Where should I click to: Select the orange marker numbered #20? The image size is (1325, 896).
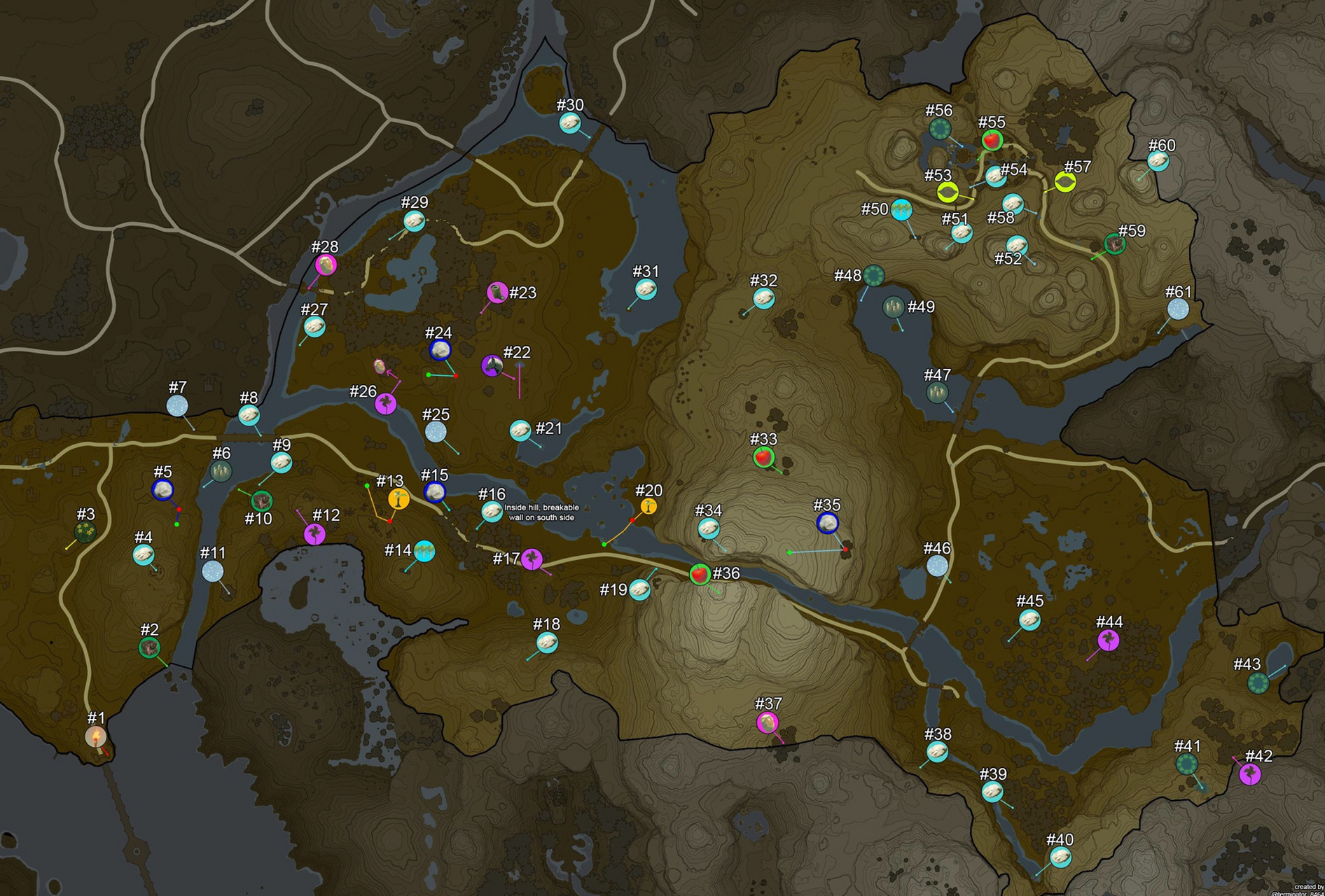(x=648, y=506)
